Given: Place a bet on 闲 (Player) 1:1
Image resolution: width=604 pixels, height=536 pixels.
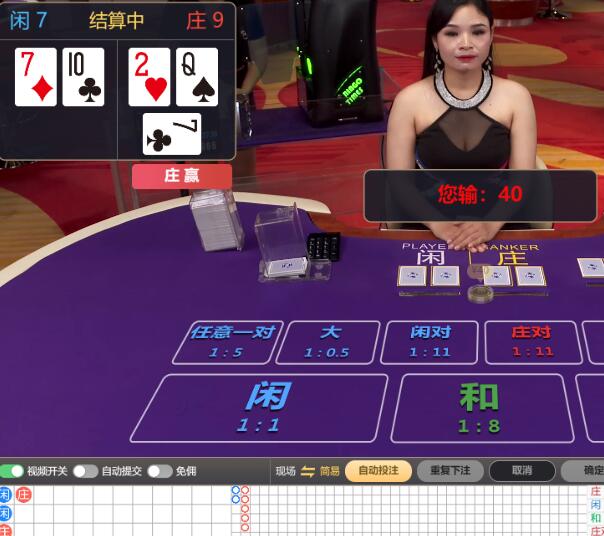Looking at the screenshot, I should click(x=260, y=408).
